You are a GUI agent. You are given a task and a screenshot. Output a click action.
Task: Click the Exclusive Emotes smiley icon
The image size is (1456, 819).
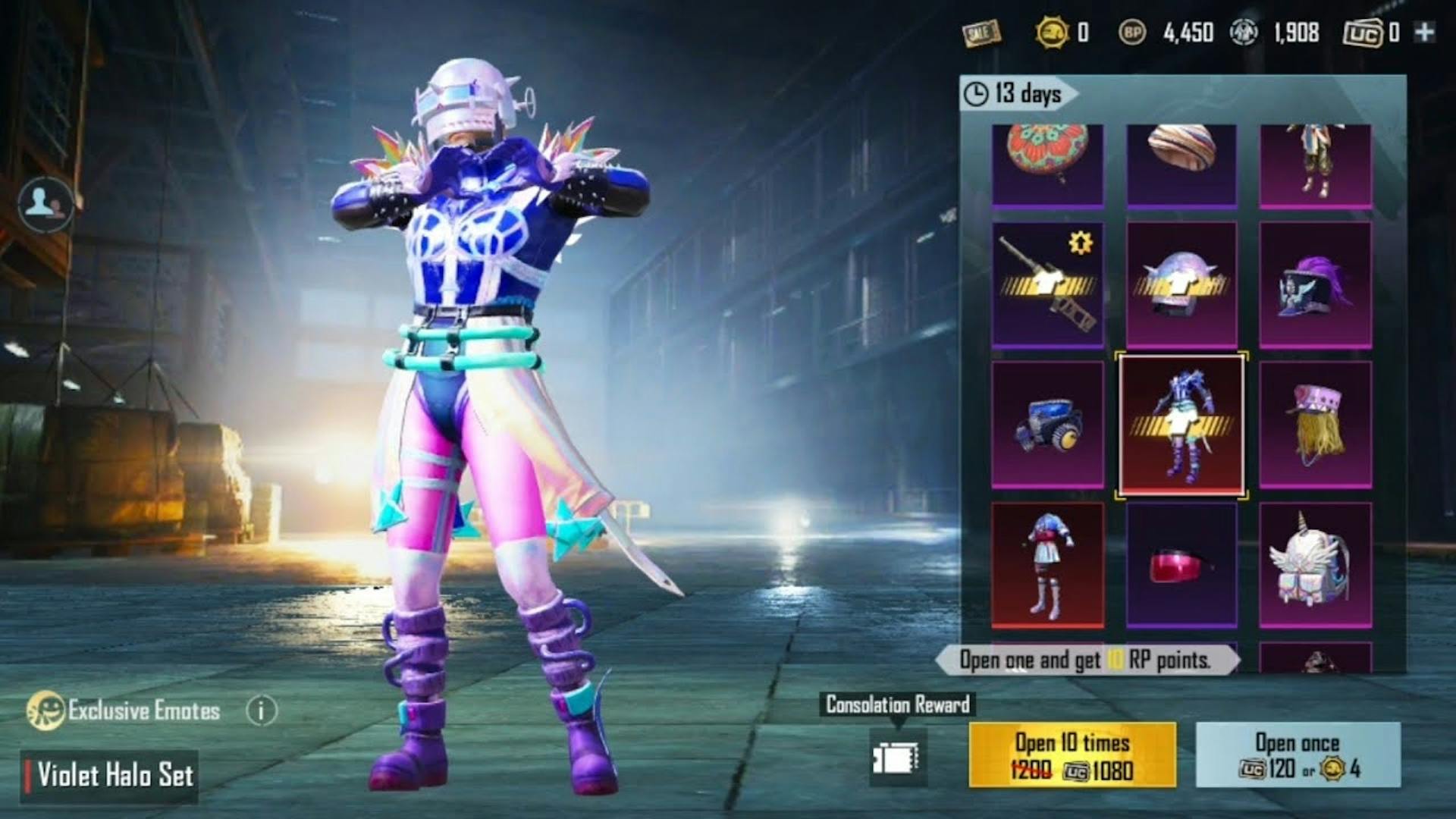(47, 711)
